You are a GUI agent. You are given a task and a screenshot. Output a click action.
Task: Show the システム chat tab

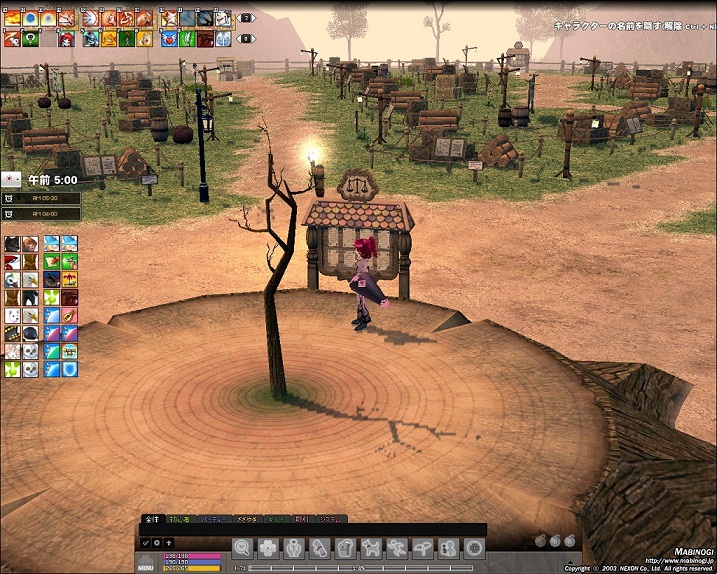pos(330,519)
